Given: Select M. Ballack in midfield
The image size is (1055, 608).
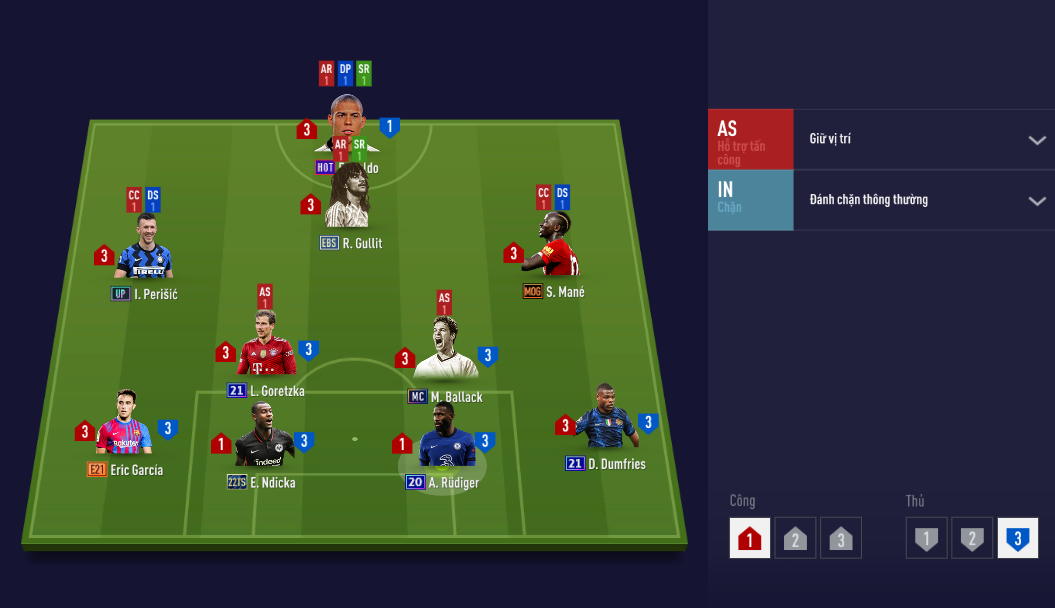Looking at the screenshot, I should pyautogui.click(x=445, y=352).
